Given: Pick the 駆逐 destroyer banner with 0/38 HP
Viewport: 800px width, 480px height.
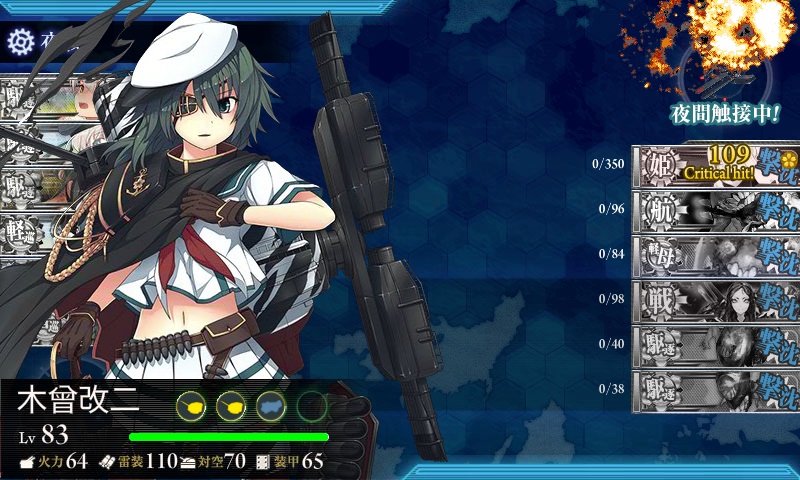Looking at the screenshot, I should pos(715,390).
